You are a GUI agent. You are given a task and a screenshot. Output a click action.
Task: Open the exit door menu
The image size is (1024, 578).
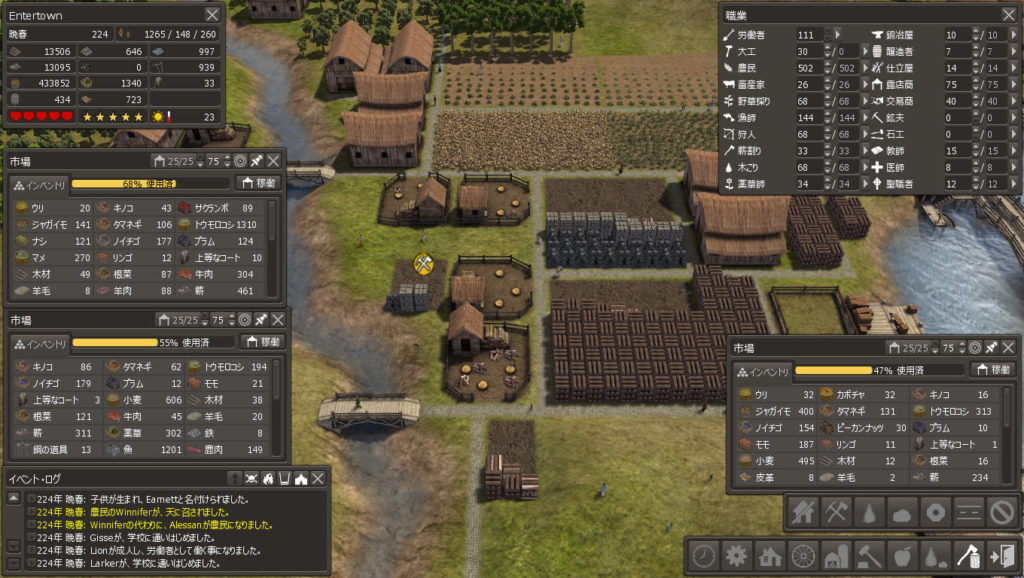1001,555
